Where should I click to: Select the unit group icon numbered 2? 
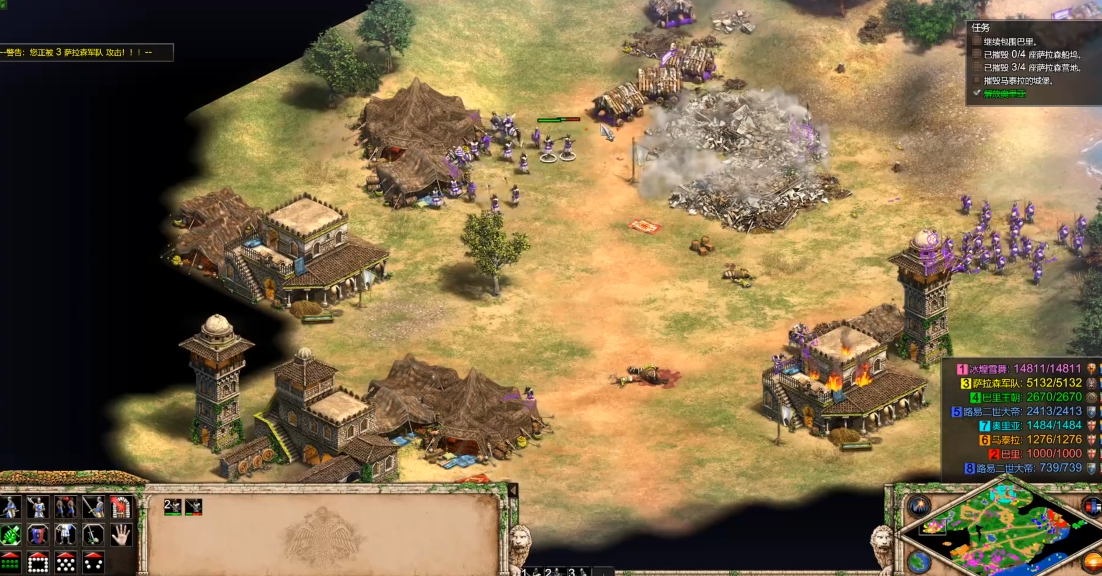point(171,507)
